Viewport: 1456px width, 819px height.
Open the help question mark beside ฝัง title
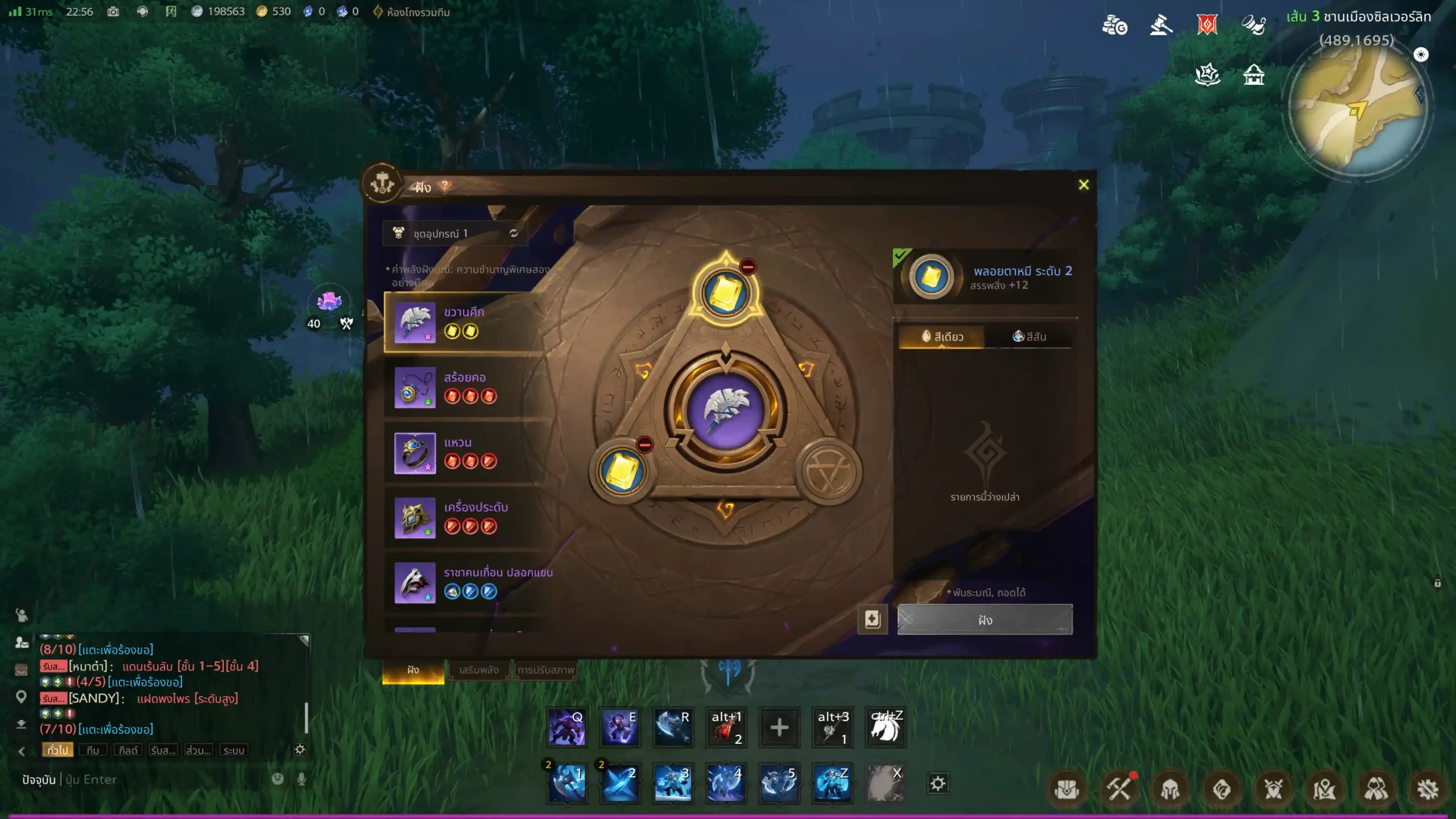point(445,186)
